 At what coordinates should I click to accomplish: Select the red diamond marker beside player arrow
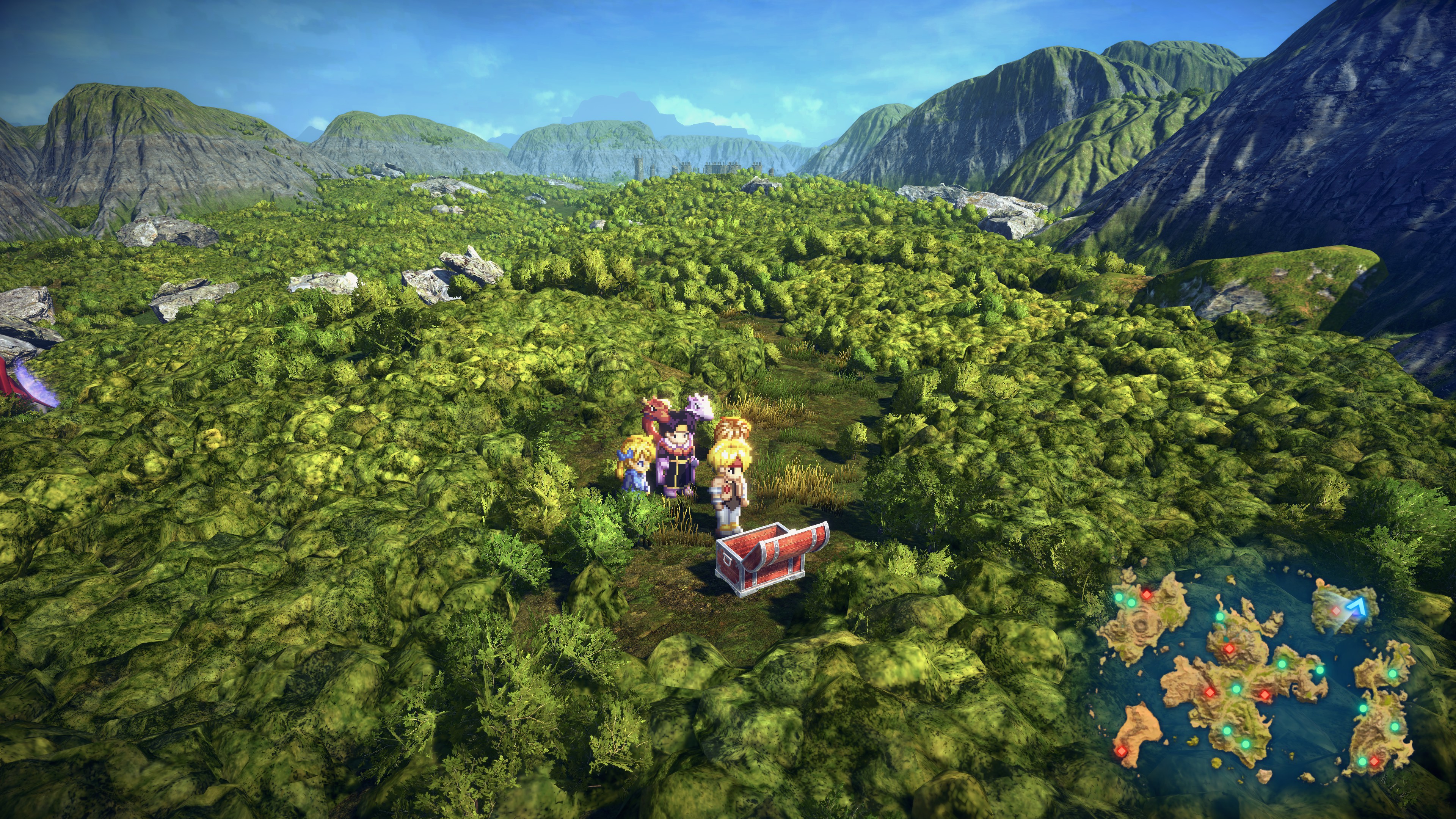tap(1335, 611)
